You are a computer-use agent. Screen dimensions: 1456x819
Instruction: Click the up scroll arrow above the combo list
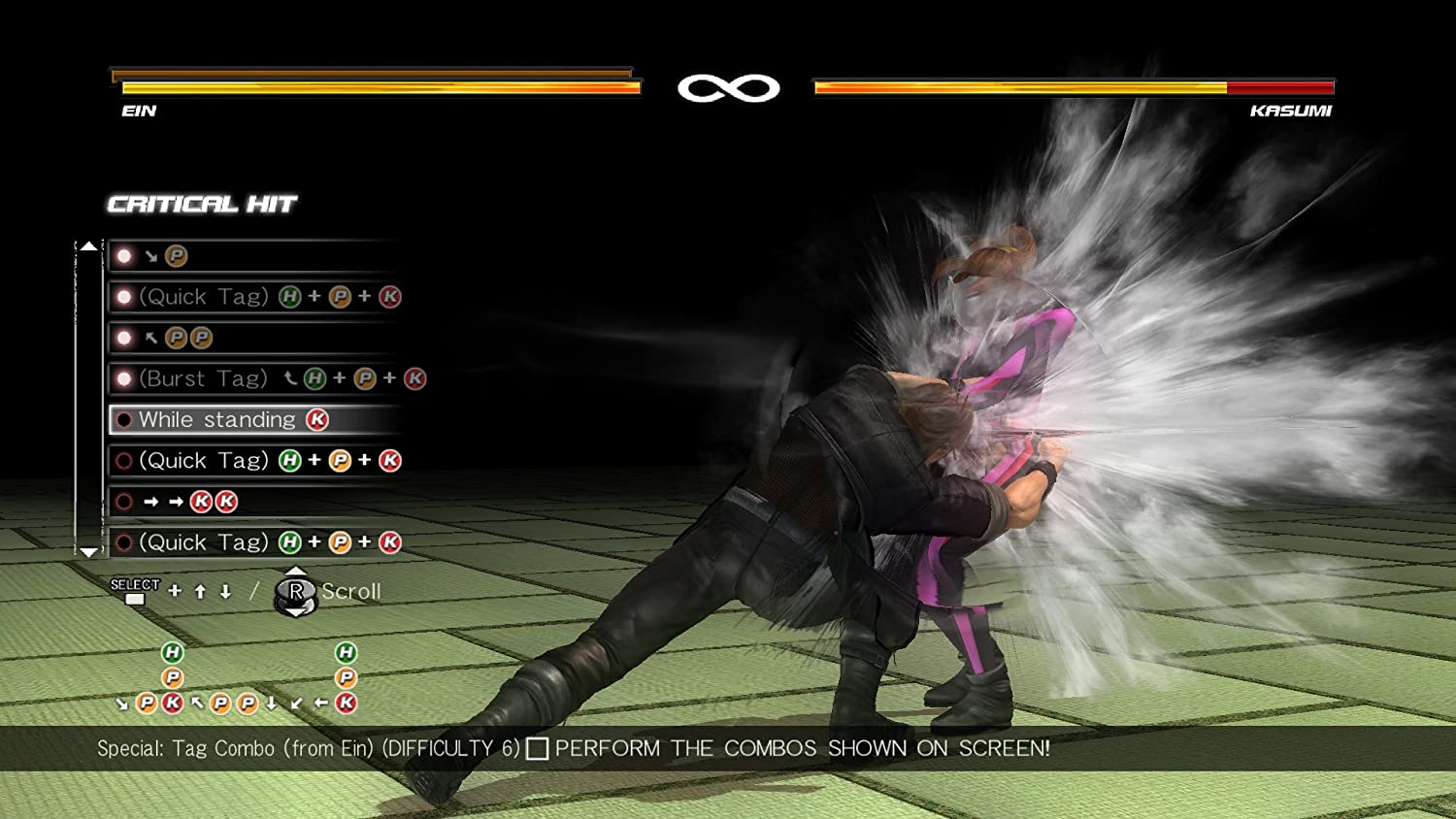(x=88, y=246)
